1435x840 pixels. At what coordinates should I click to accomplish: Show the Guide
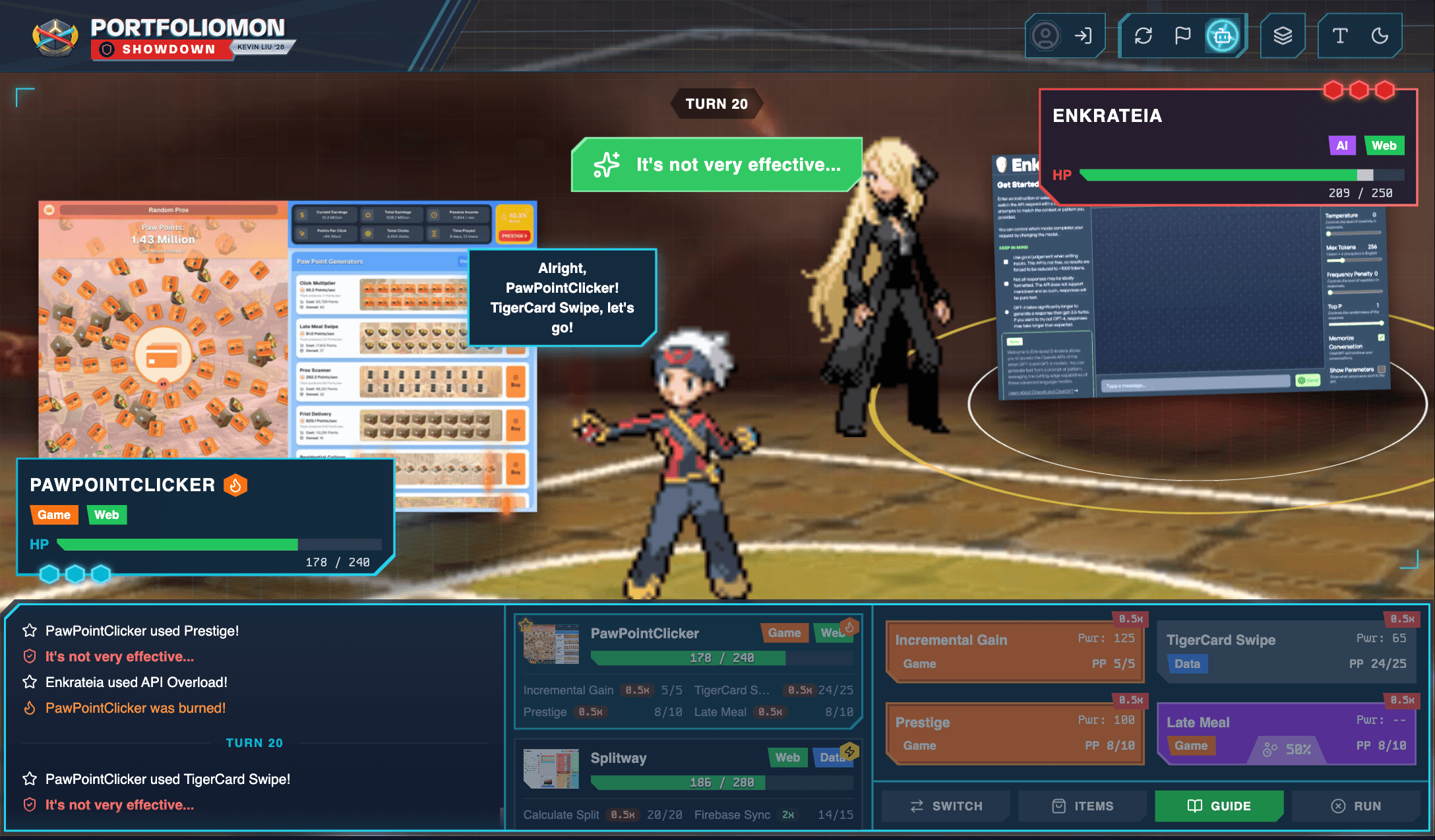point(1219,806)
